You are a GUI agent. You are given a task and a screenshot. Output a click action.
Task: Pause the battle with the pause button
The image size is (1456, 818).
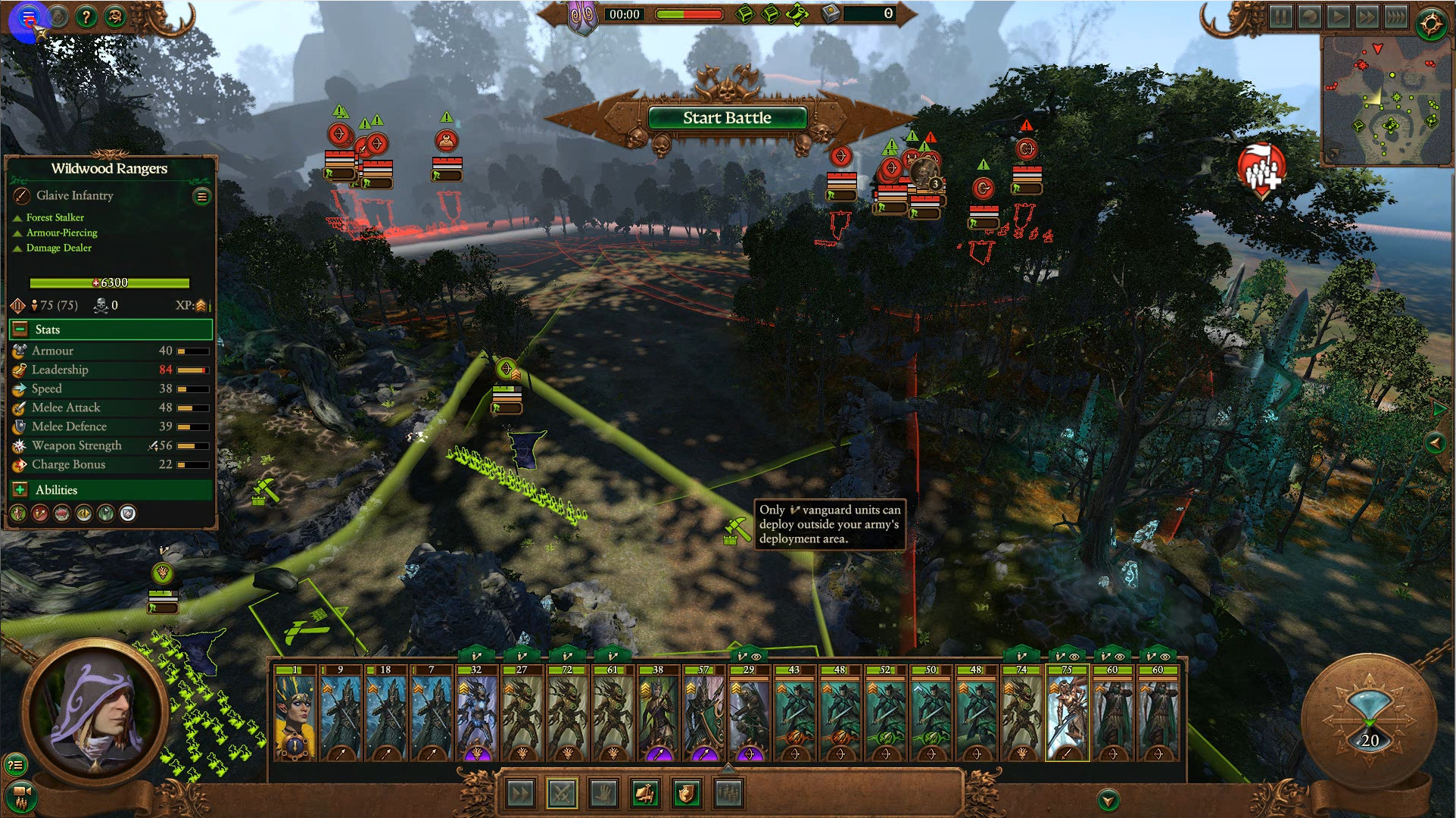[x=1280, y=17]
